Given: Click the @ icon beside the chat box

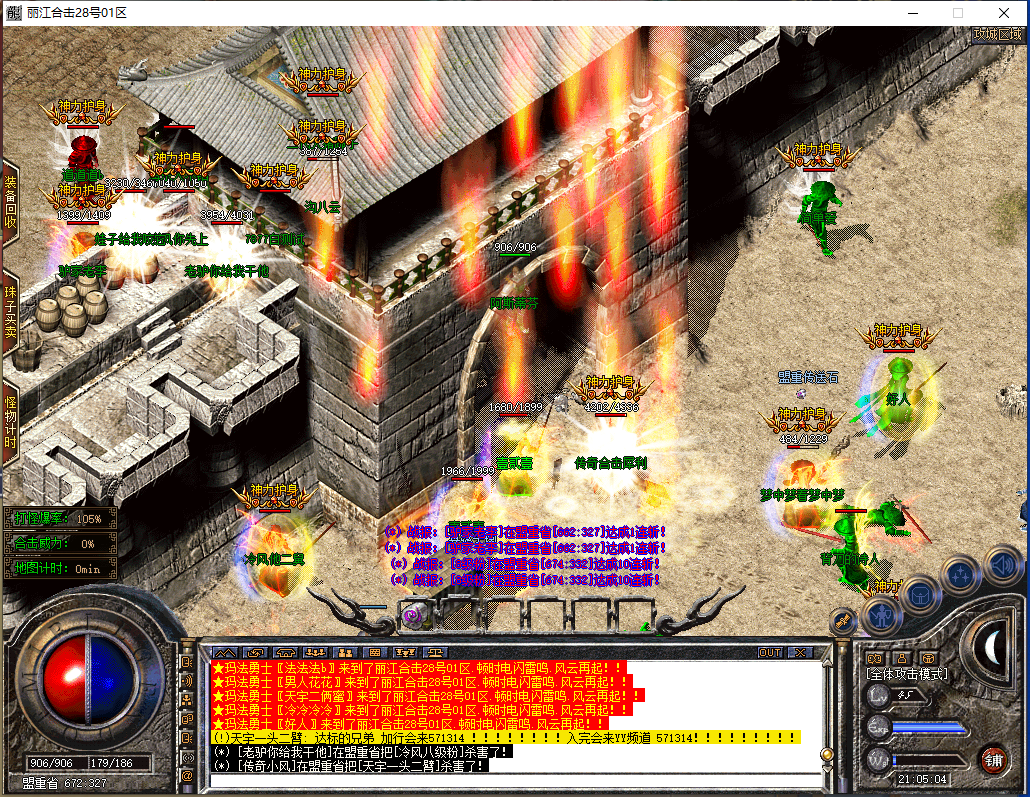Looking at the screenshot, I should click(x=186, y=775).
